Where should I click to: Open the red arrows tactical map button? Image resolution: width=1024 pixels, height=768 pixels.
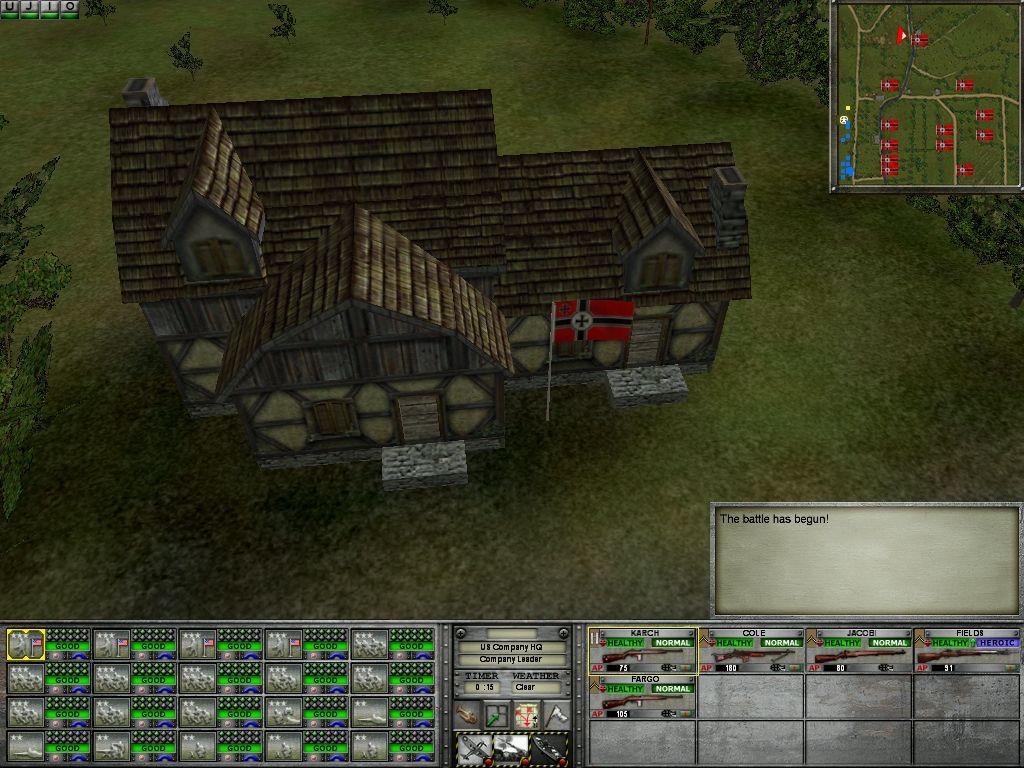coord(526,715)
